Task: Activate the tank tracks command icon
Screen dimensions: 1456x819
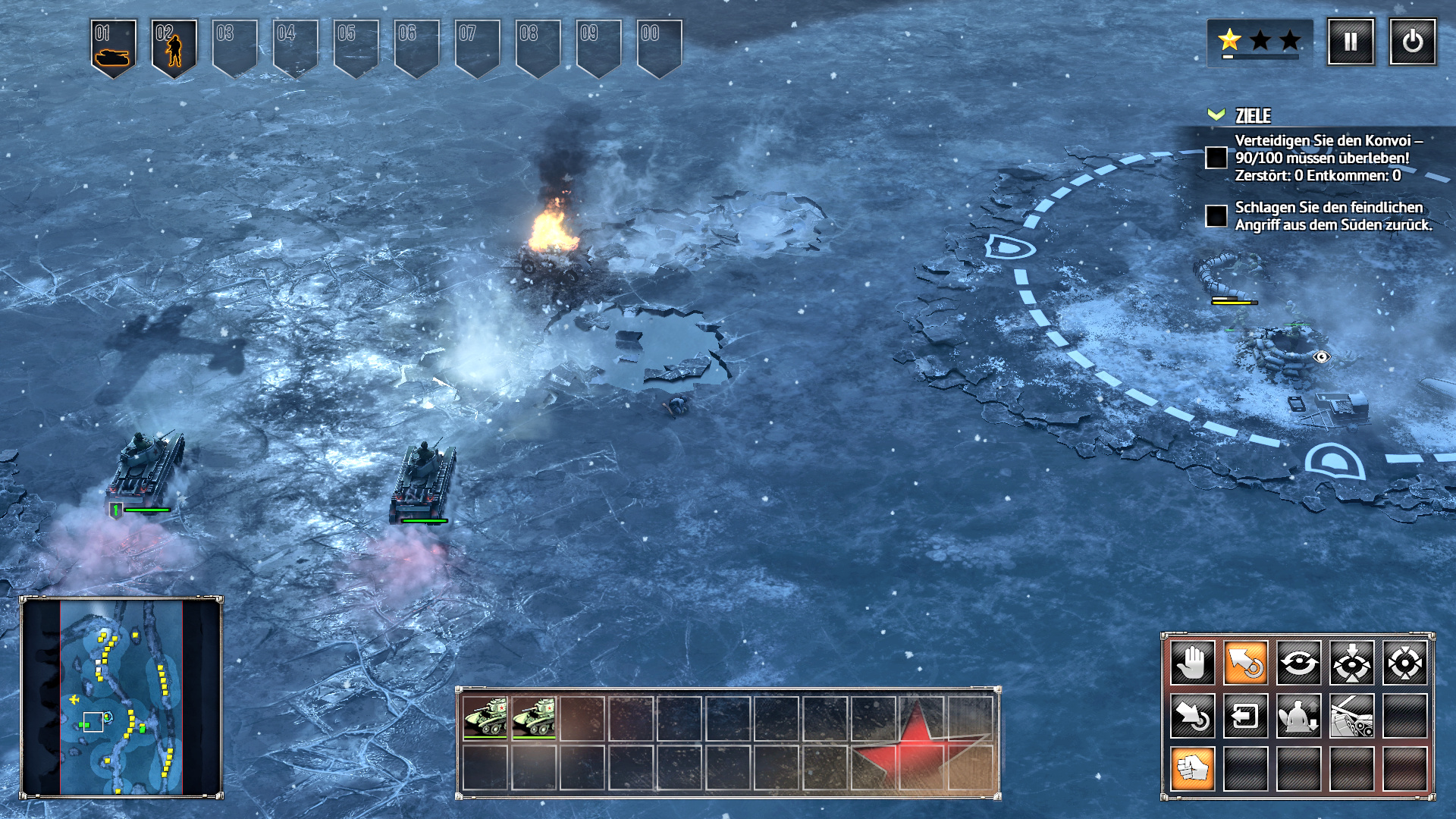Action: coord(1351,716)
